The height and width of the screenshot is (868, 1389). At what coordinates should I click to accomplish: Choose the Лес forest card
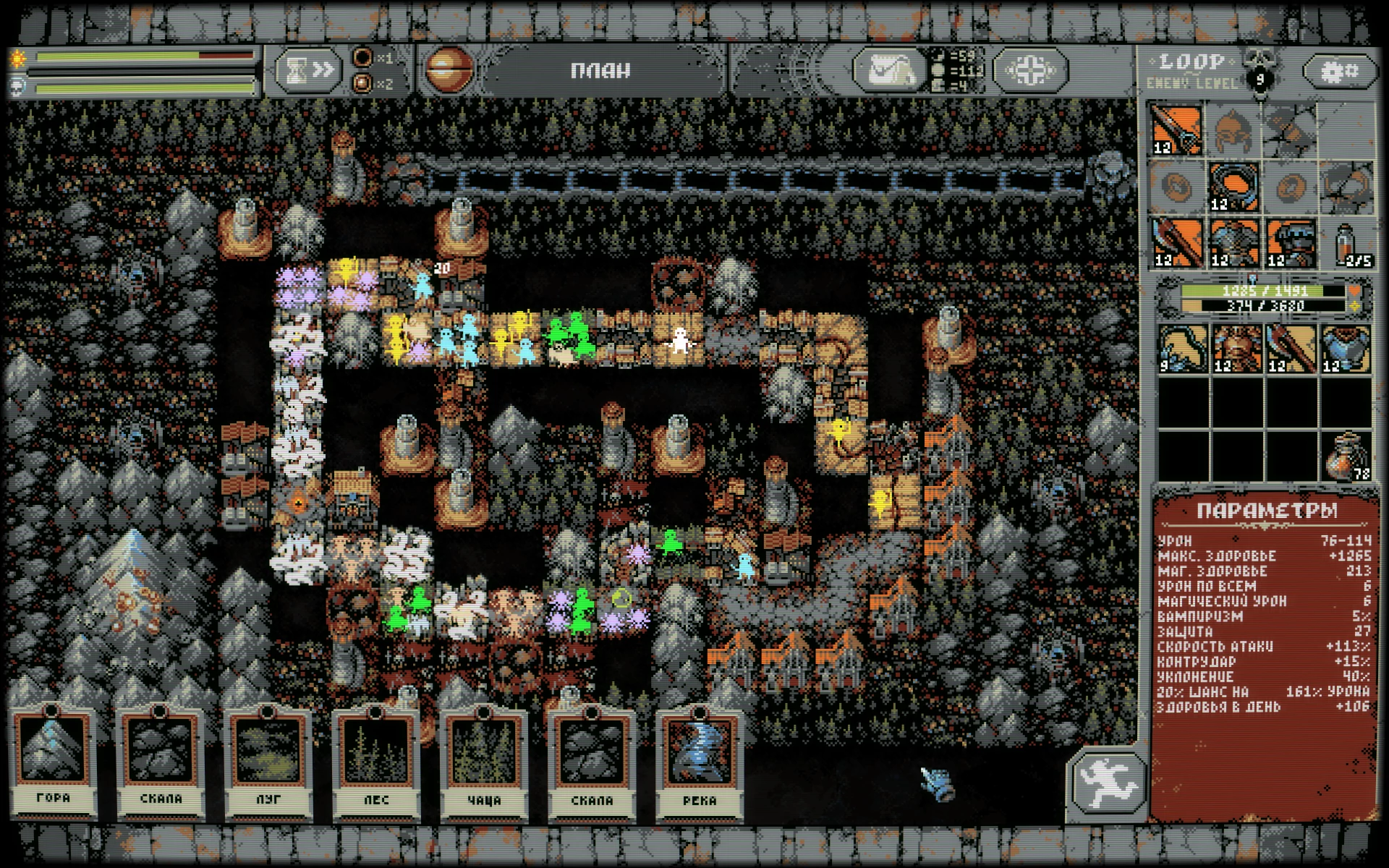tap(376, 759)
